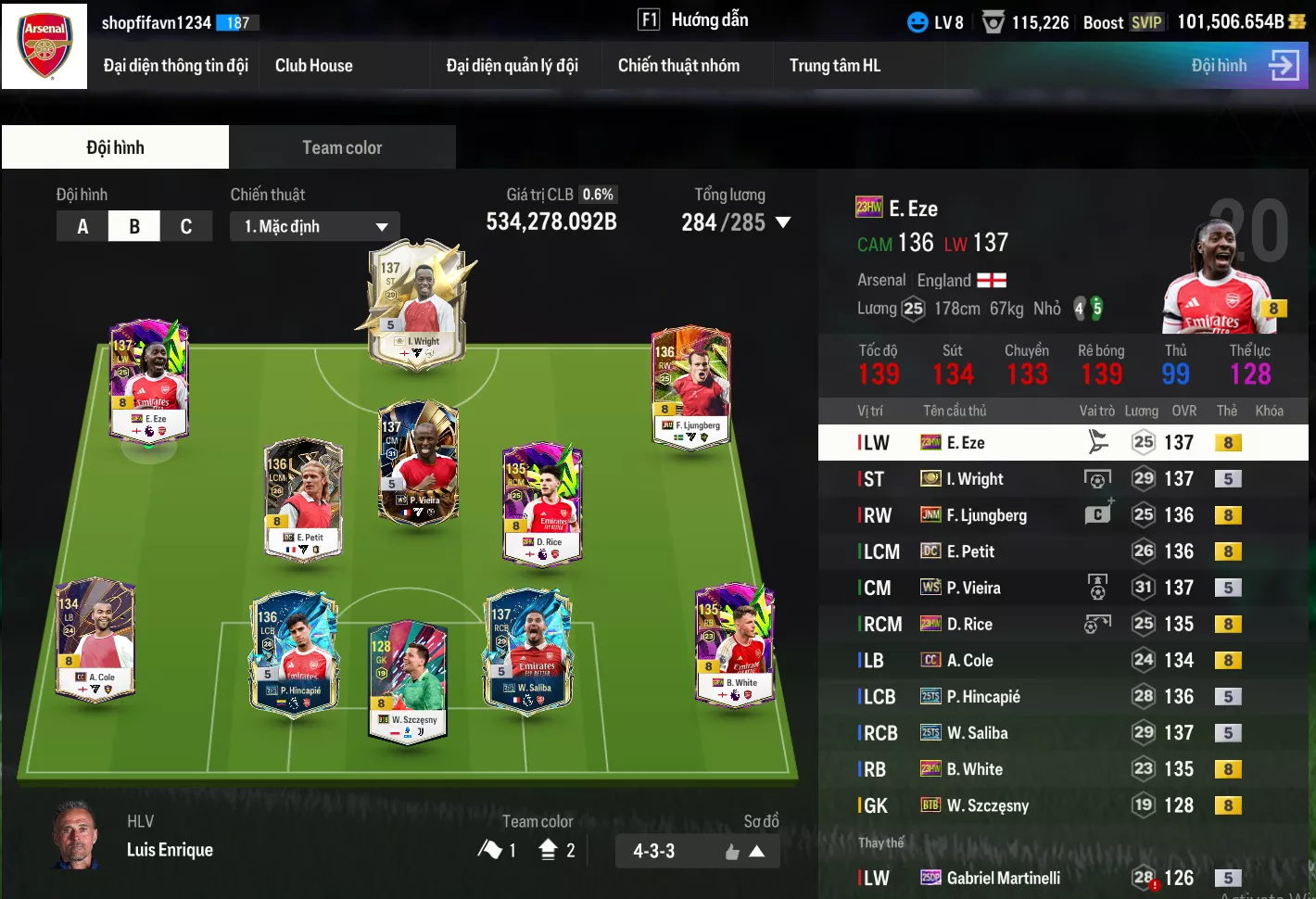Open Chiến thuật nhóm menu

(x=678, y=66)
